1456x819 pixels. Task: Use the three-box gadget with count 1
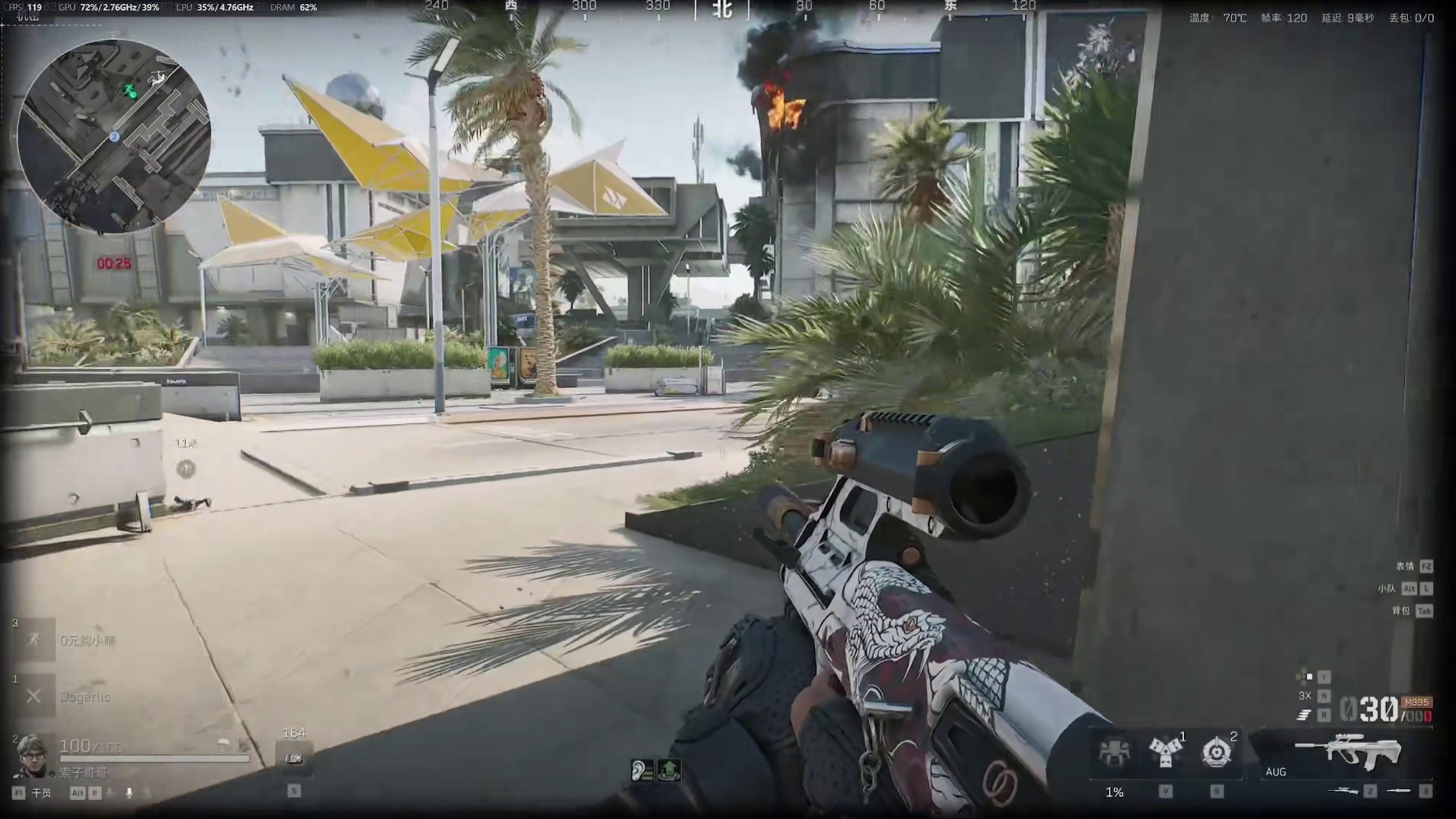1164,752
